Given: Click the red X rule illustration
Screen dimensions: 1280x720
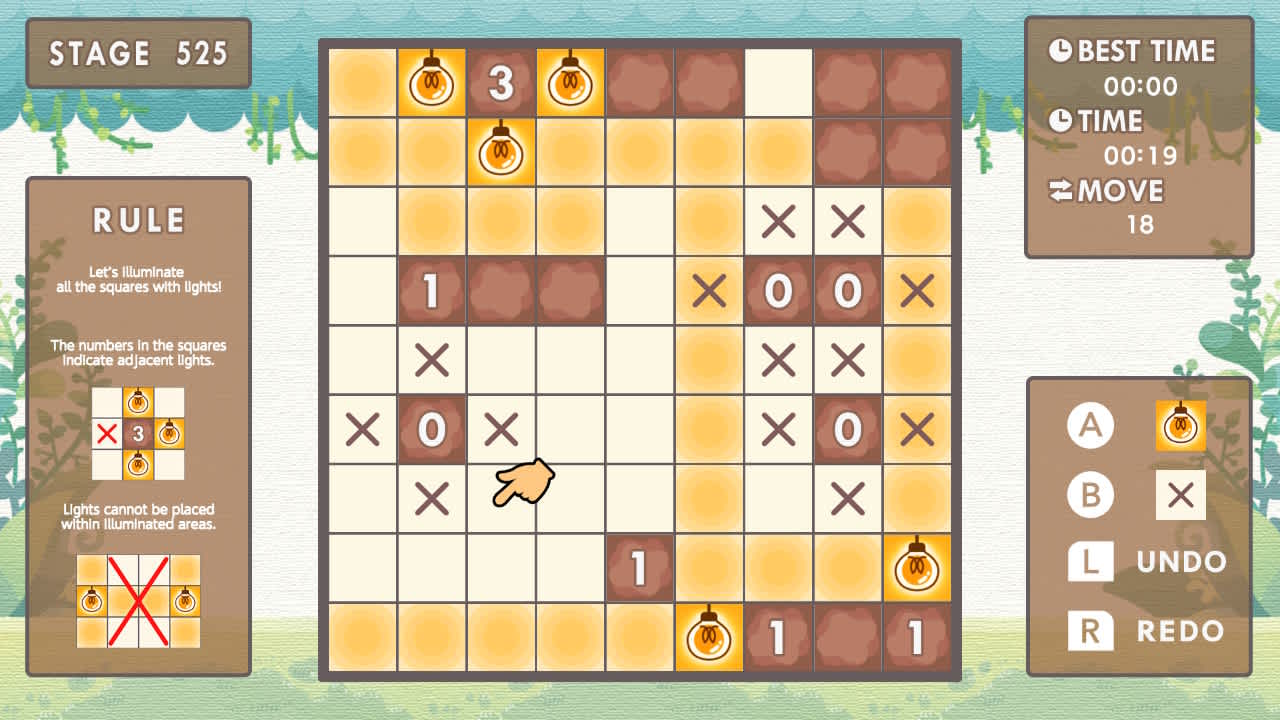Looking at the screenshot, I should [138, 600].
